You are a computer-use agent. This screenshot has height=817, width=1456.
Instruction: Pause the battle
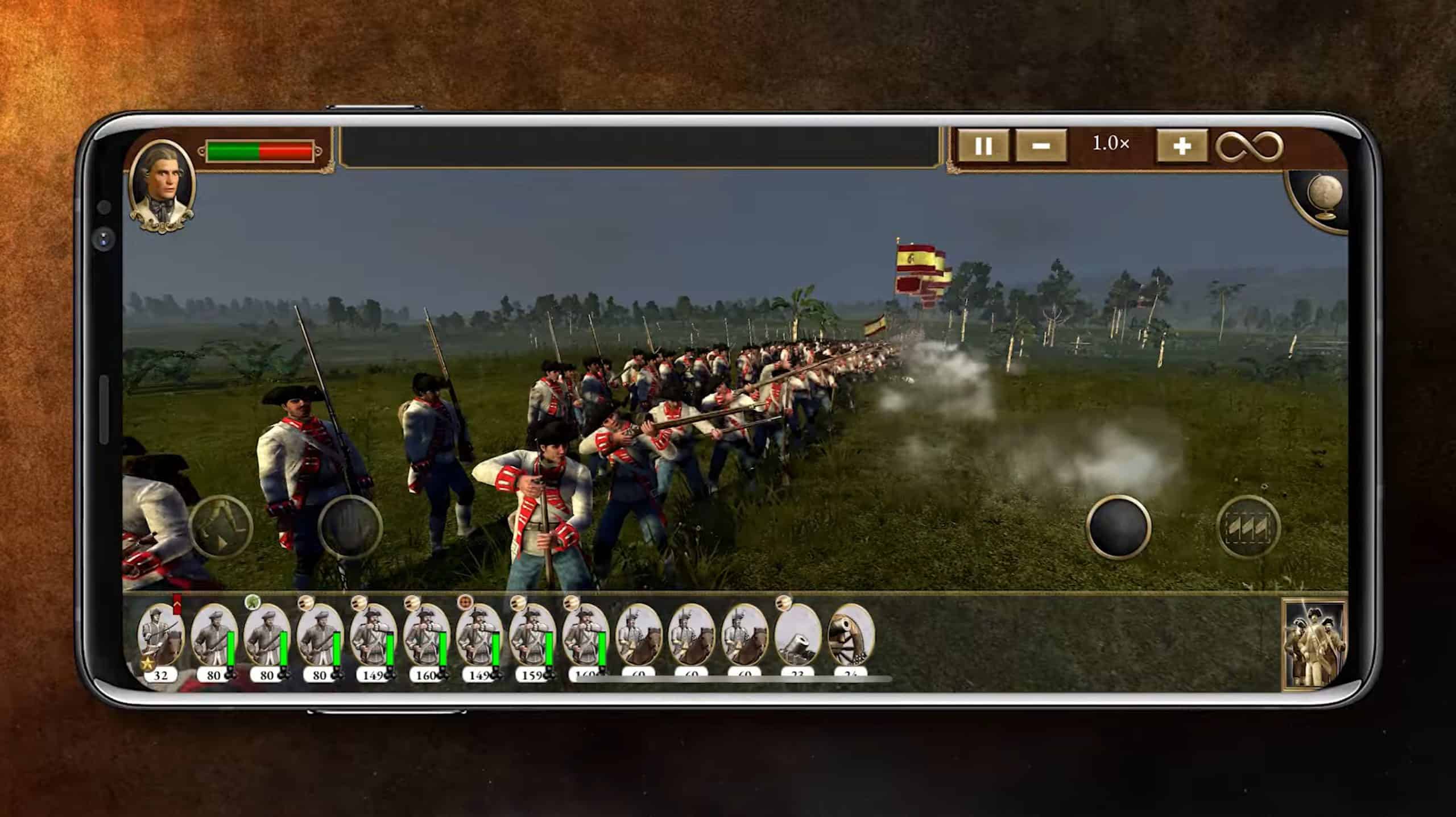point(983,147)
